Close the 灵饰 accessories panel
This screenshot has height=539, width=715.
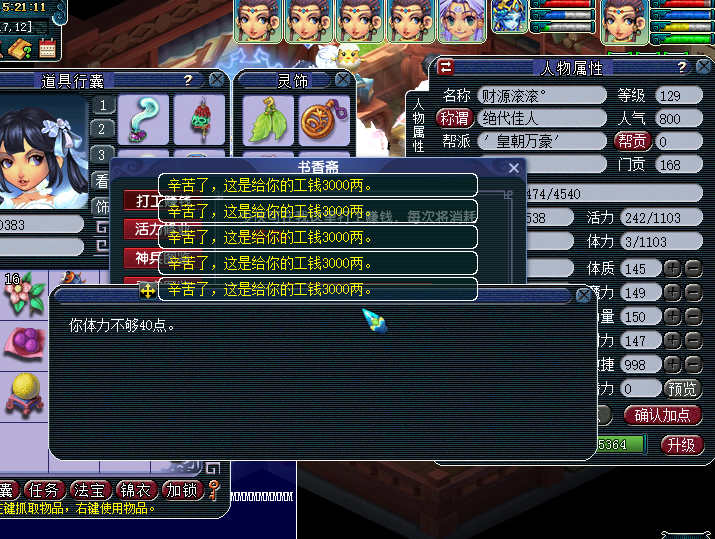click(344, 80)
